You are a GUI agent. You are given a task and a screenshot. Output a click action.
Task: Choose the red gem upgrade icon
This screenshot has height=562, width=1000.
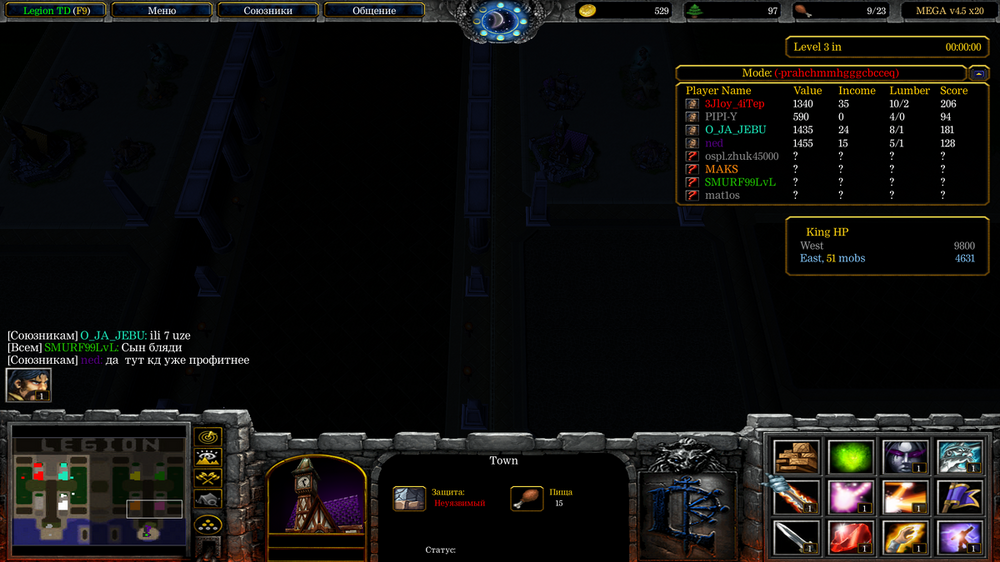851,538
